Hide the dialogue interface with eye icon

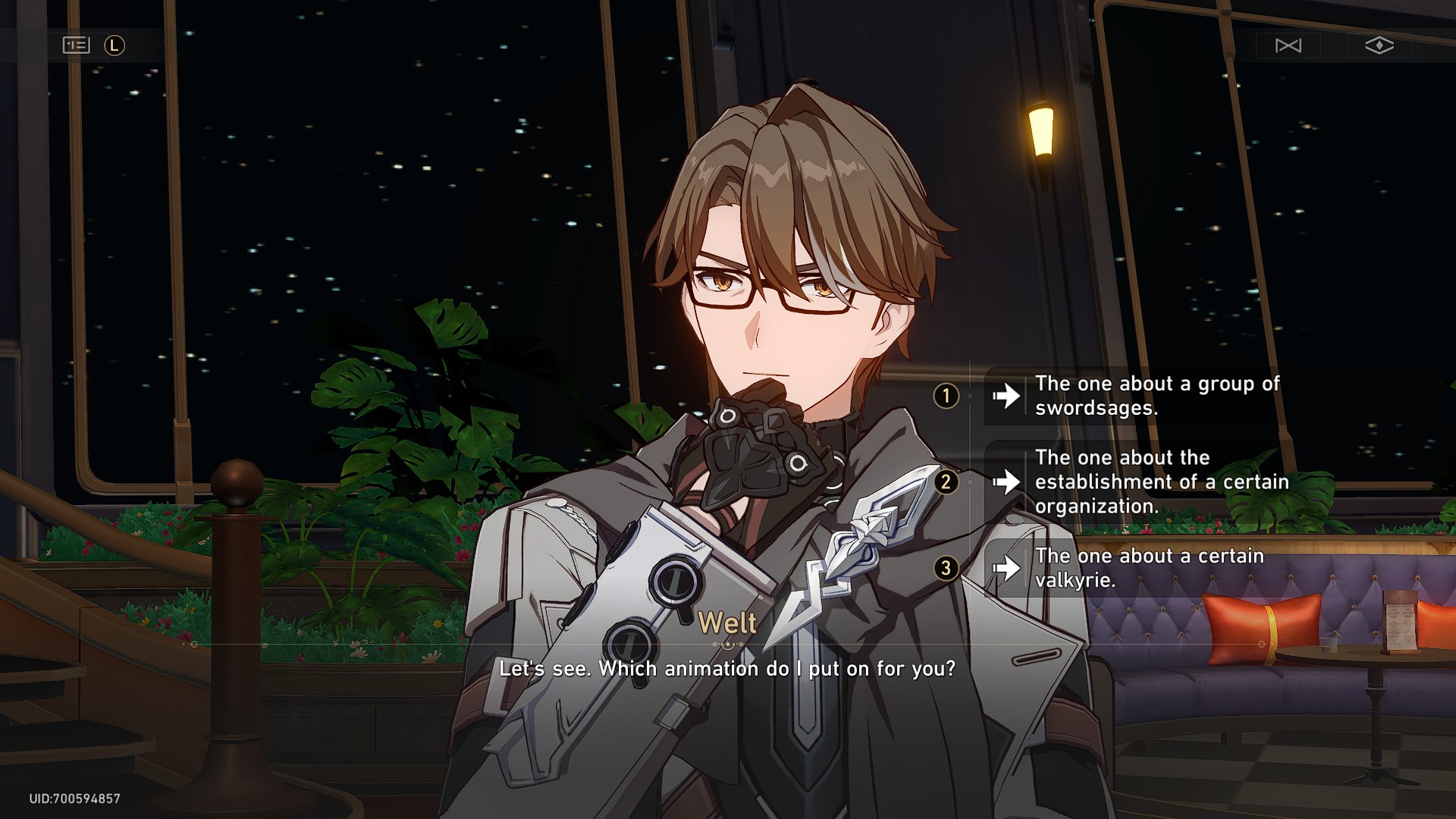pos(1379,45)
